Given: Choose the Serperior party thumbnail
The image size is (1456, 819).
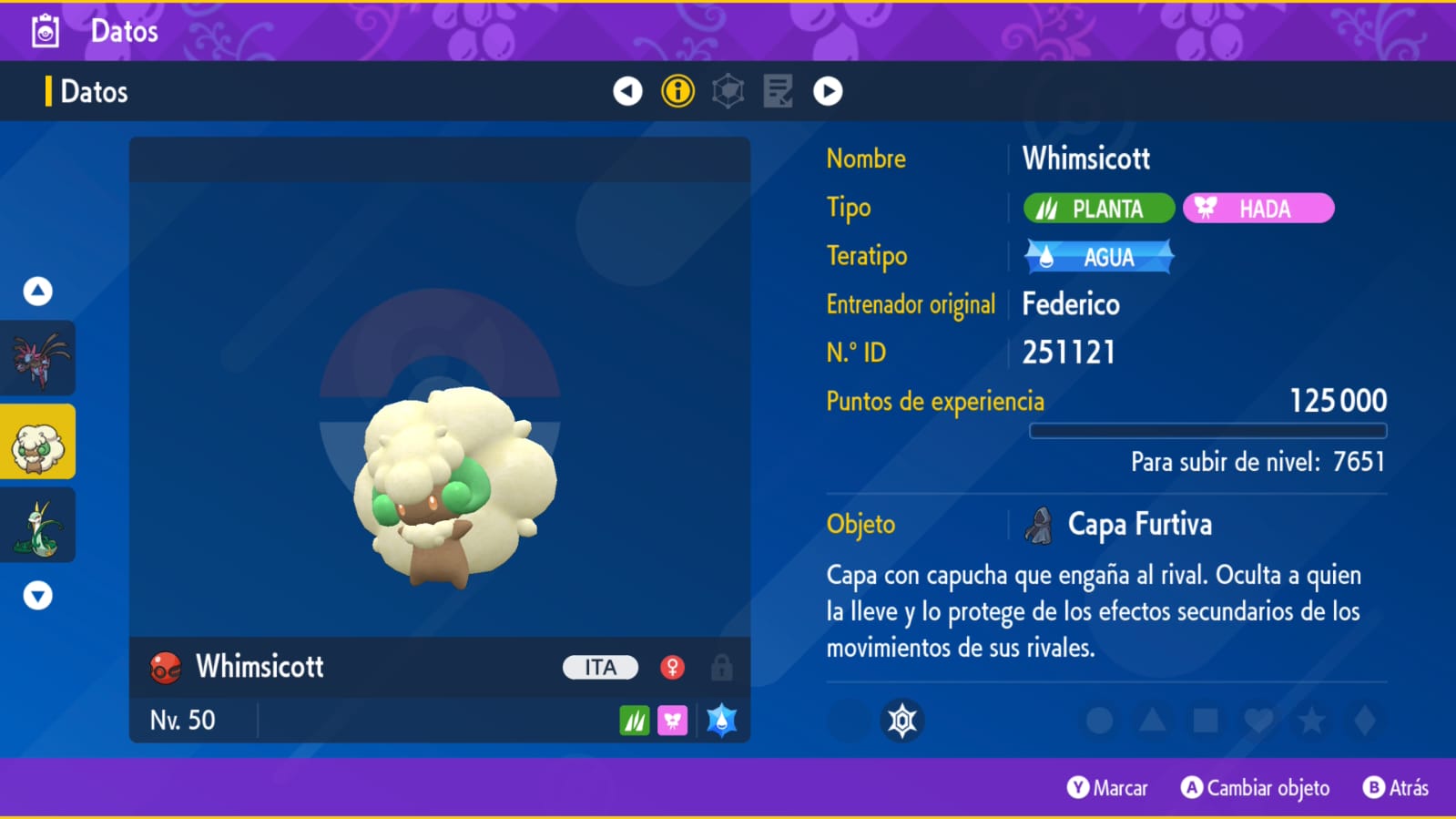Looking at the screenshot, I should click(x=37, y=526).
